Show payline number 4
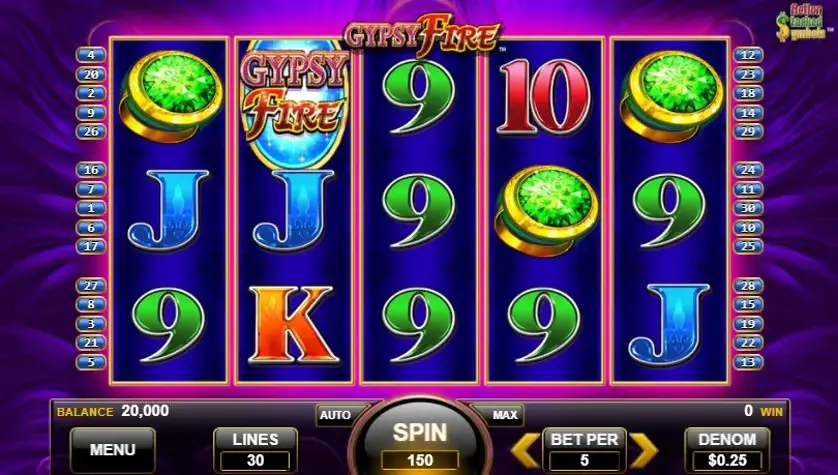 click(x=91, y=55)
